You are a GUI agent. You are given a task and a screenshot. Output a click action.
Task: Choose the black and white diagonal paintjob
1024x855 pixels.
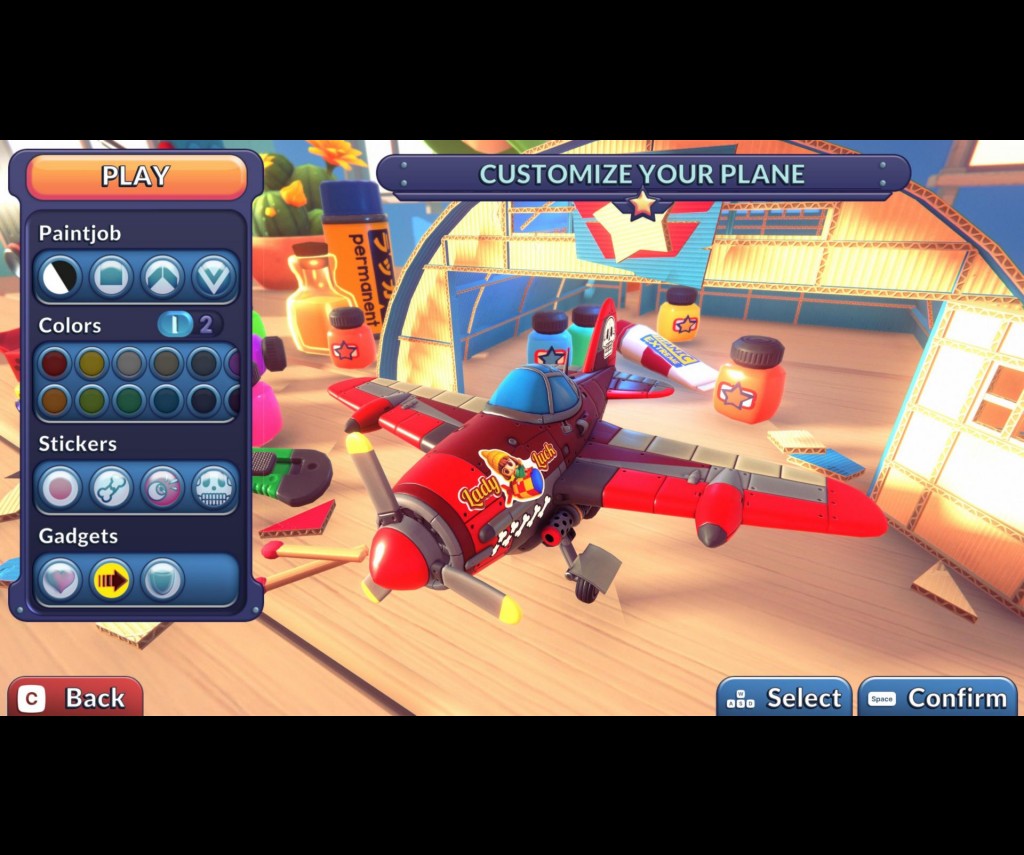pyautogui.click(x=60, y=277)
